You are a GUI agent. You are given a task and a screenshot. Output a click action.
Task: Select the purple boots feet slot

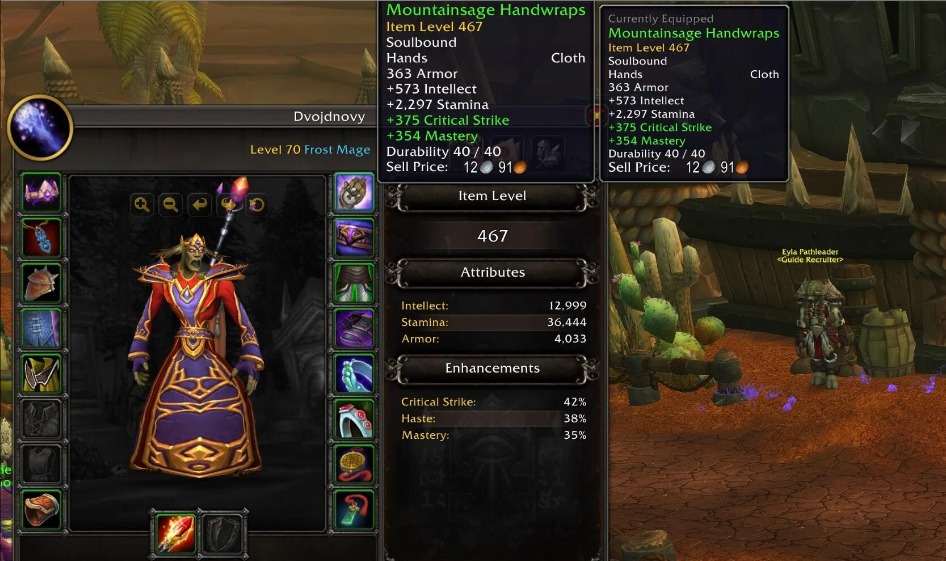(x=353, y=328)
